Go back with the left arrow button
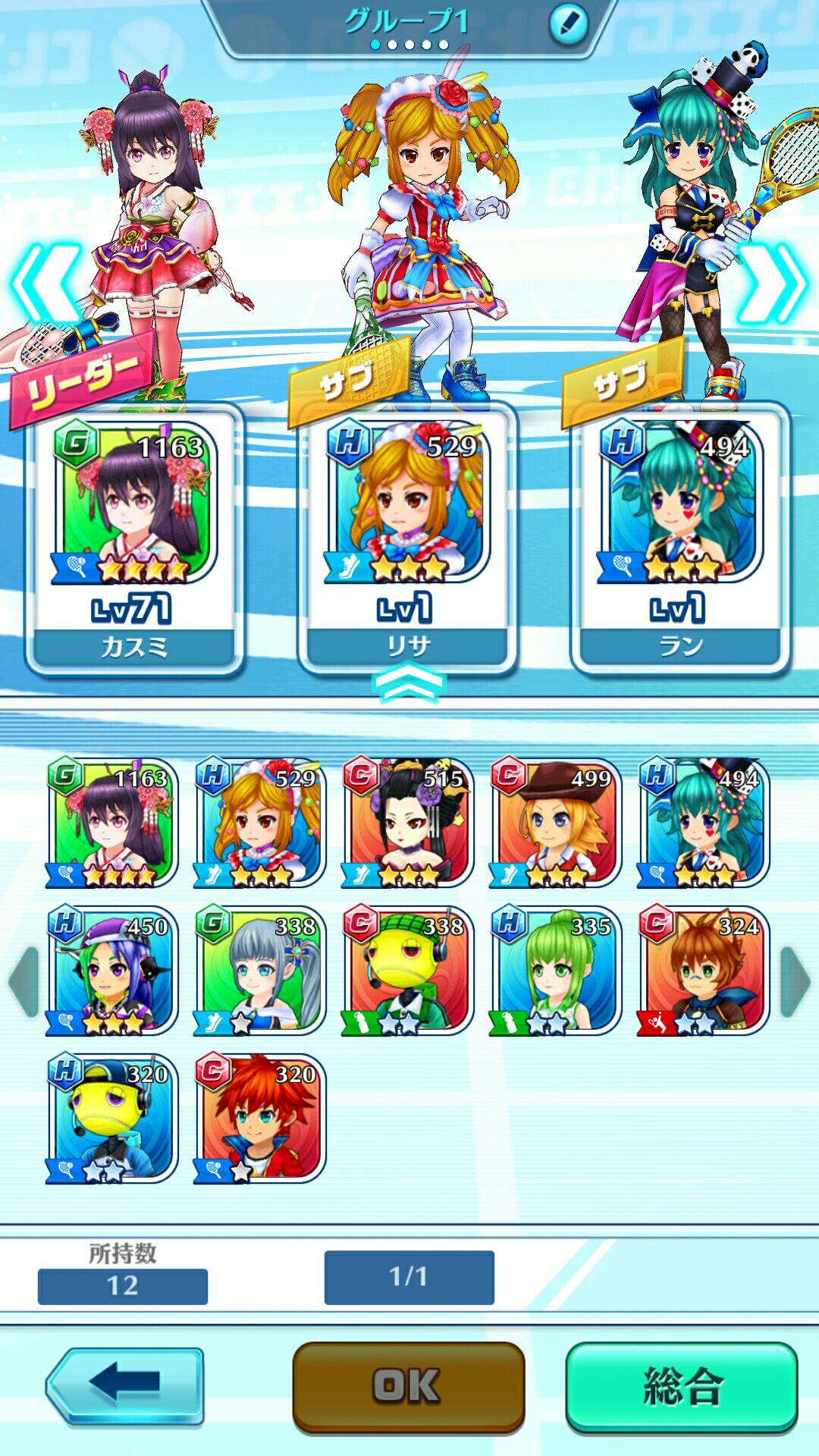 click(x=125, y=1385)
